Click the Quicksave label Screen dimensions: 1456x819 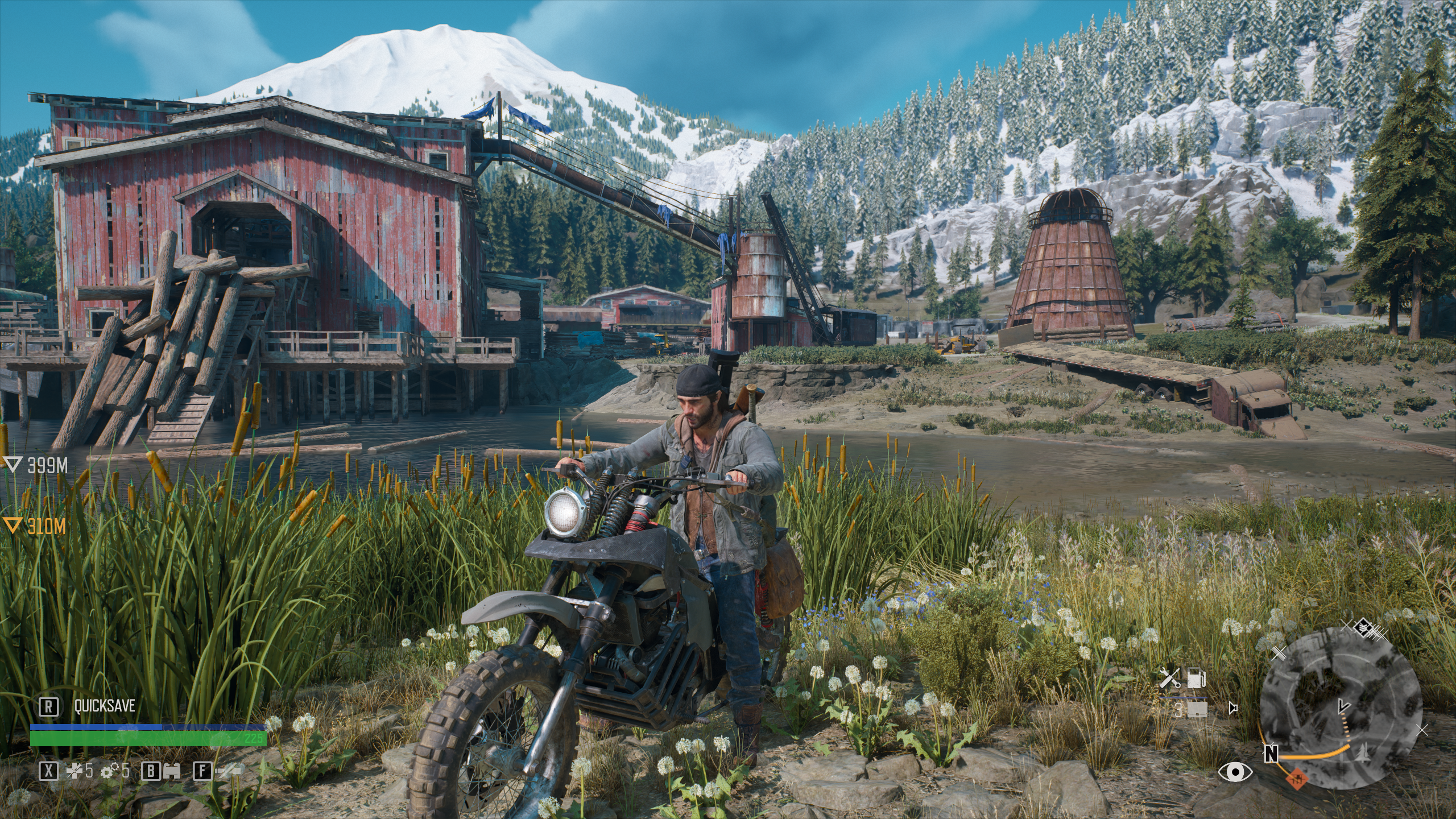click(105, 706)
